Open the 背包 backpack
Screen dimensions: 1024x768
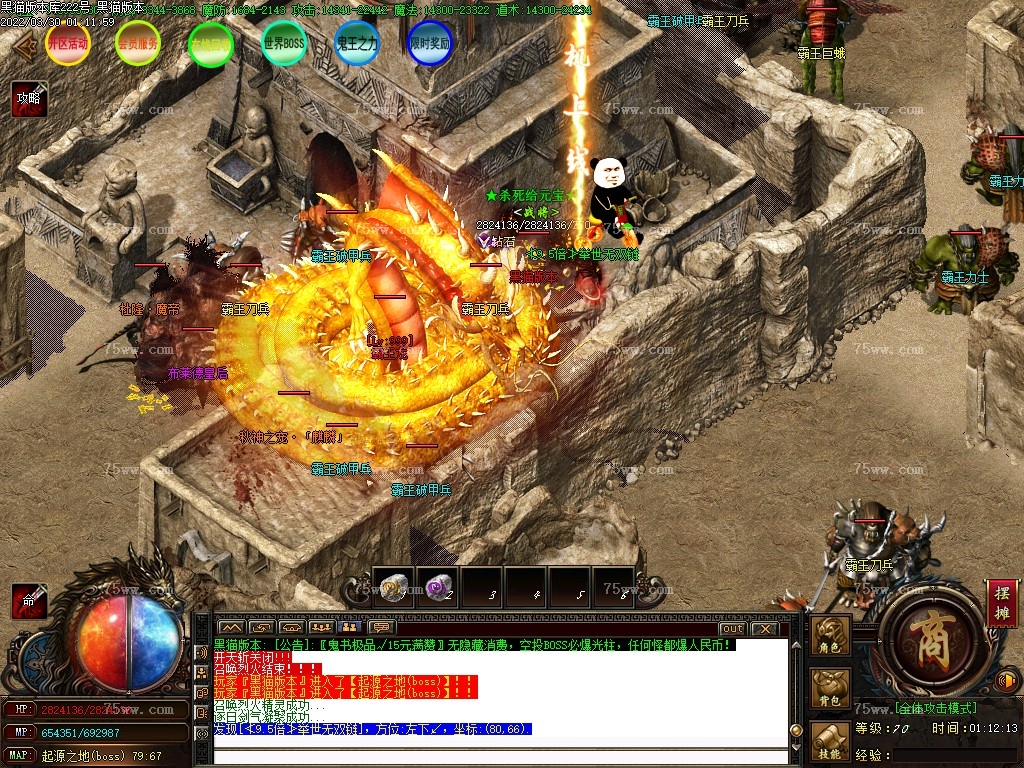tap(830, 689)
